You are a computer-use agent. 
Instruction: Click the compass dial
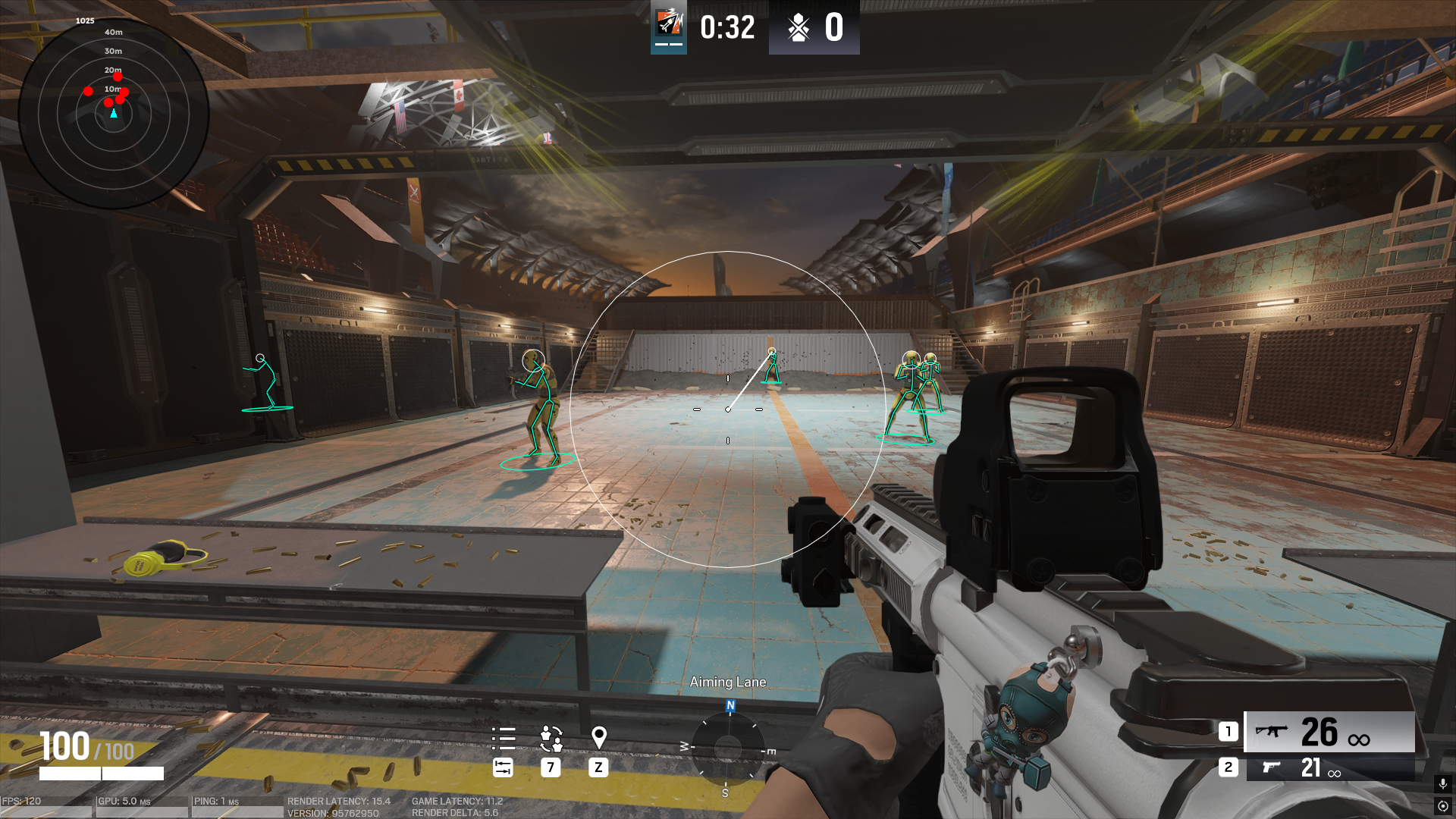(728, 748)
